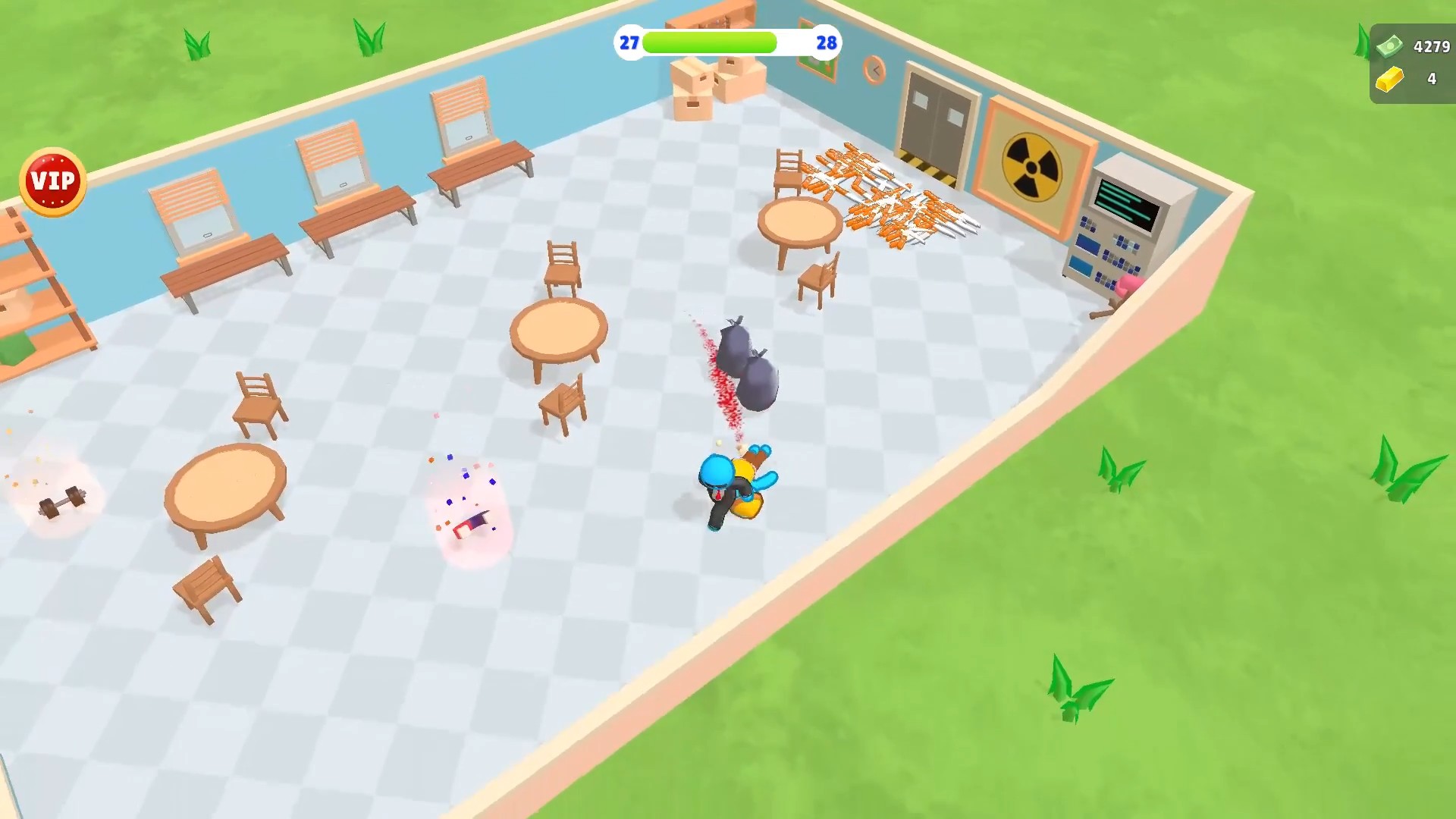Open the VIP rewards menu
The width and height of the screenshot is (1456, 819).
pos(53,180)
